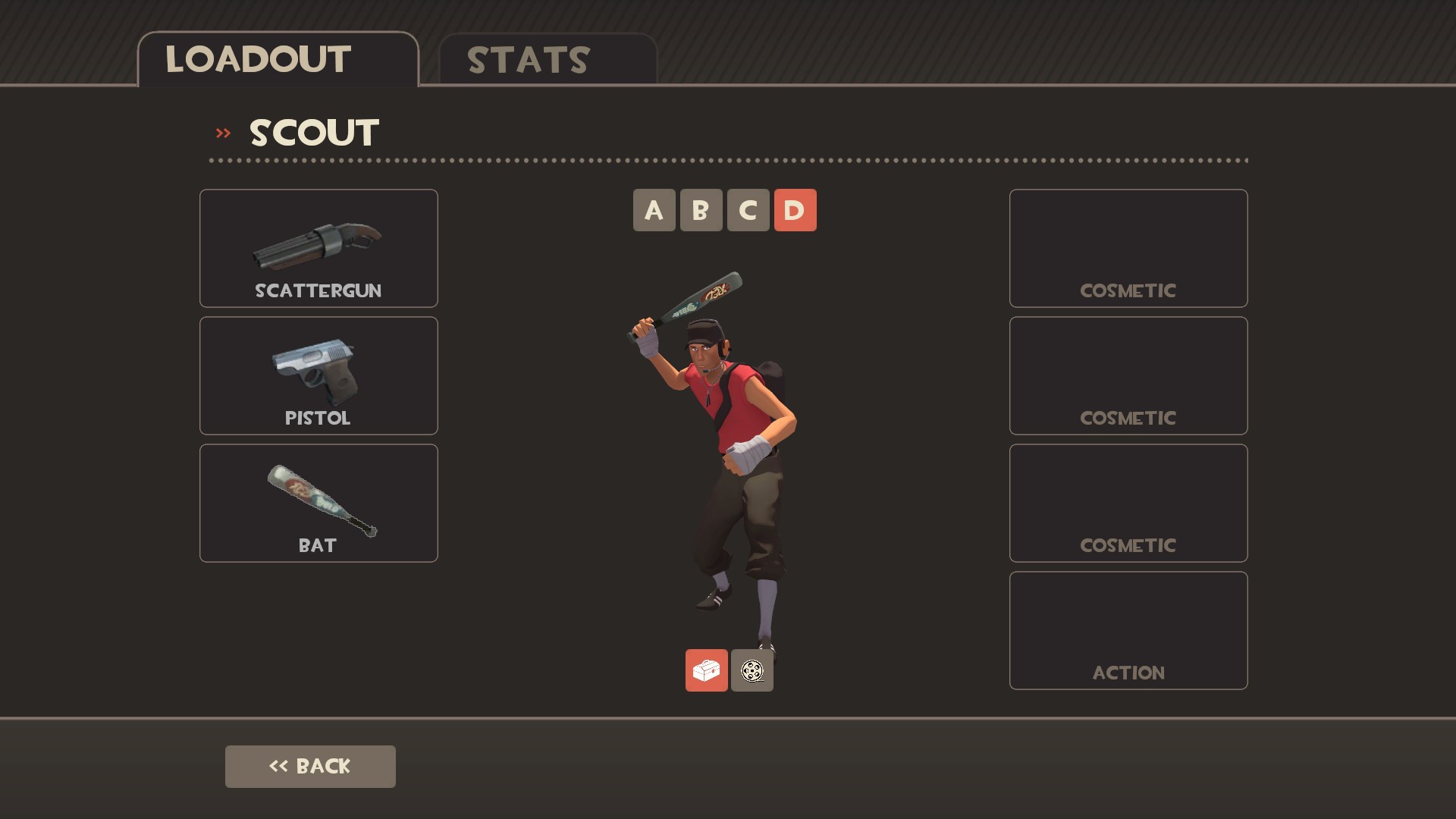The height and width of the screenshot is (819, 1456).
Task: Open the ACTION item slot
Action: 1128,629
